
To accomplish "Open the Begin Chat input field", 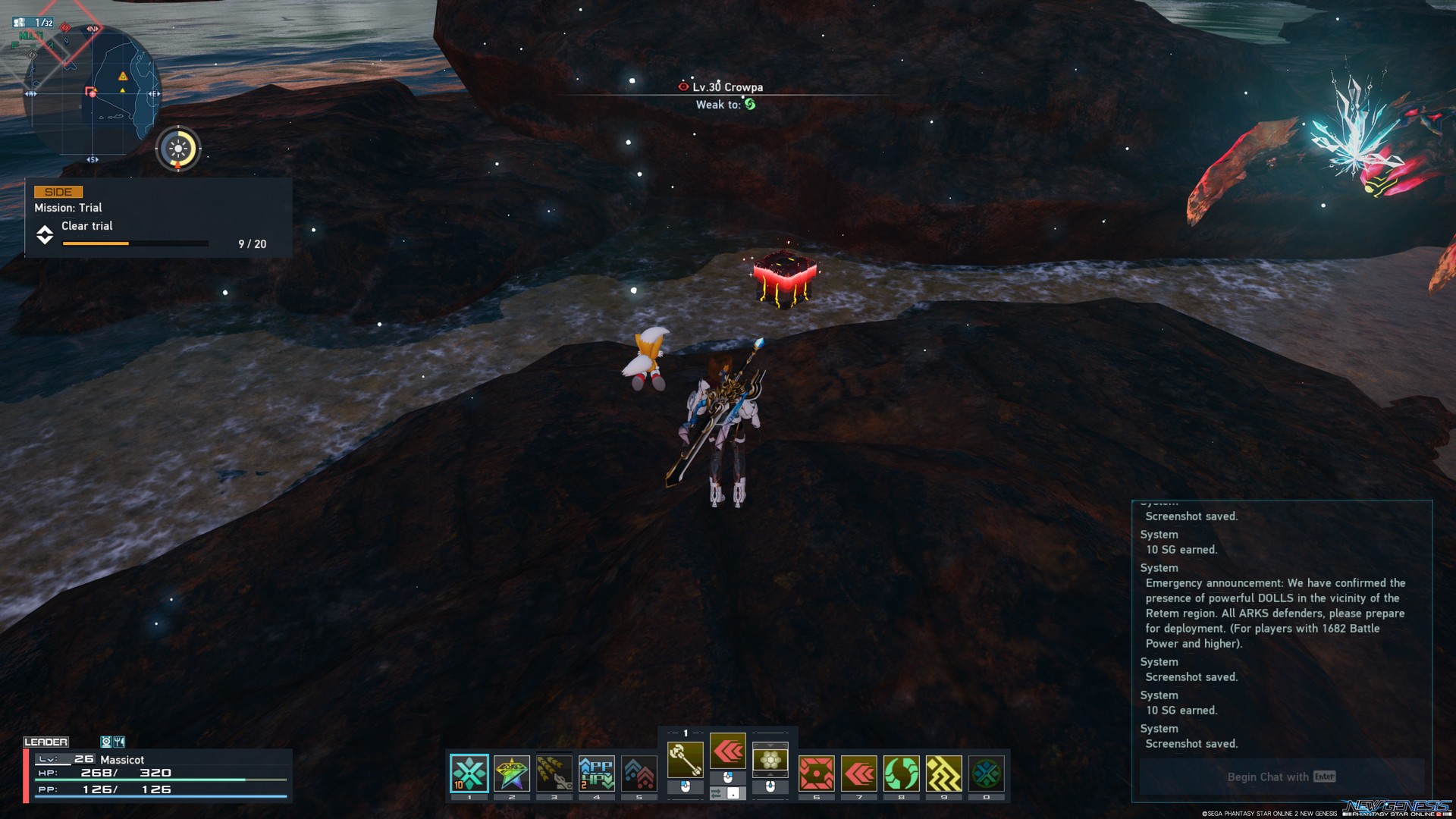I will point(1279,777).
